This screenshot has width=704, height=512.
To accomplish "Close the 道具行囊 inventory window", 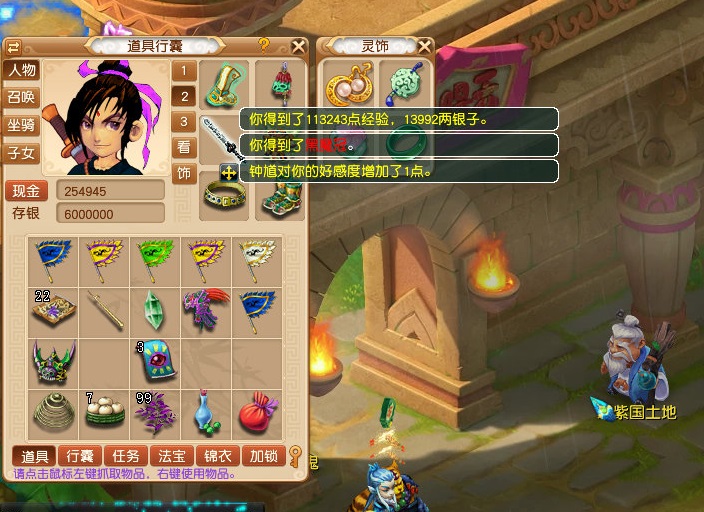I will [x=298, y=46].
